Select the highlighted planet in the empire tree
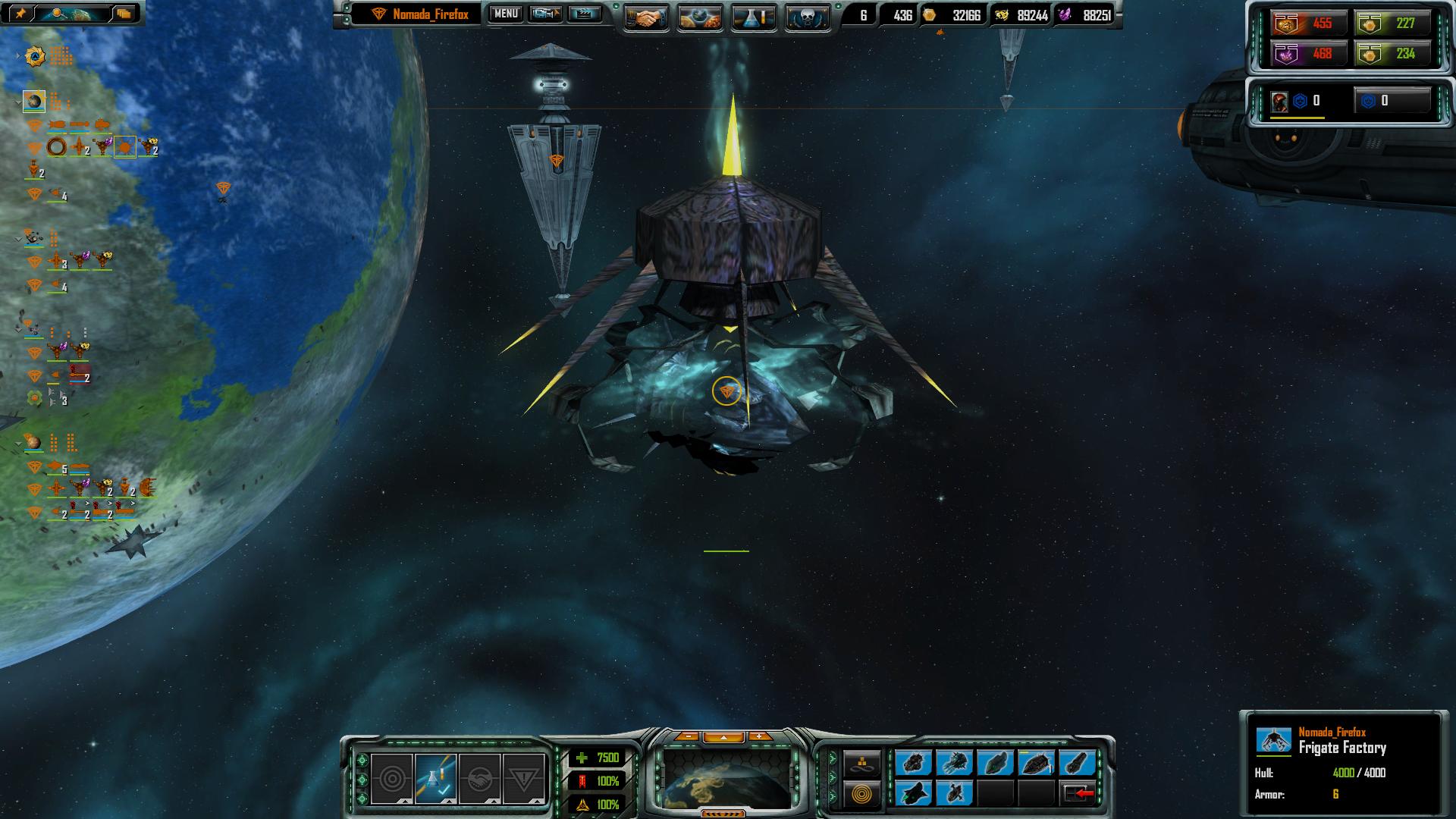 (x=34, y=101)
